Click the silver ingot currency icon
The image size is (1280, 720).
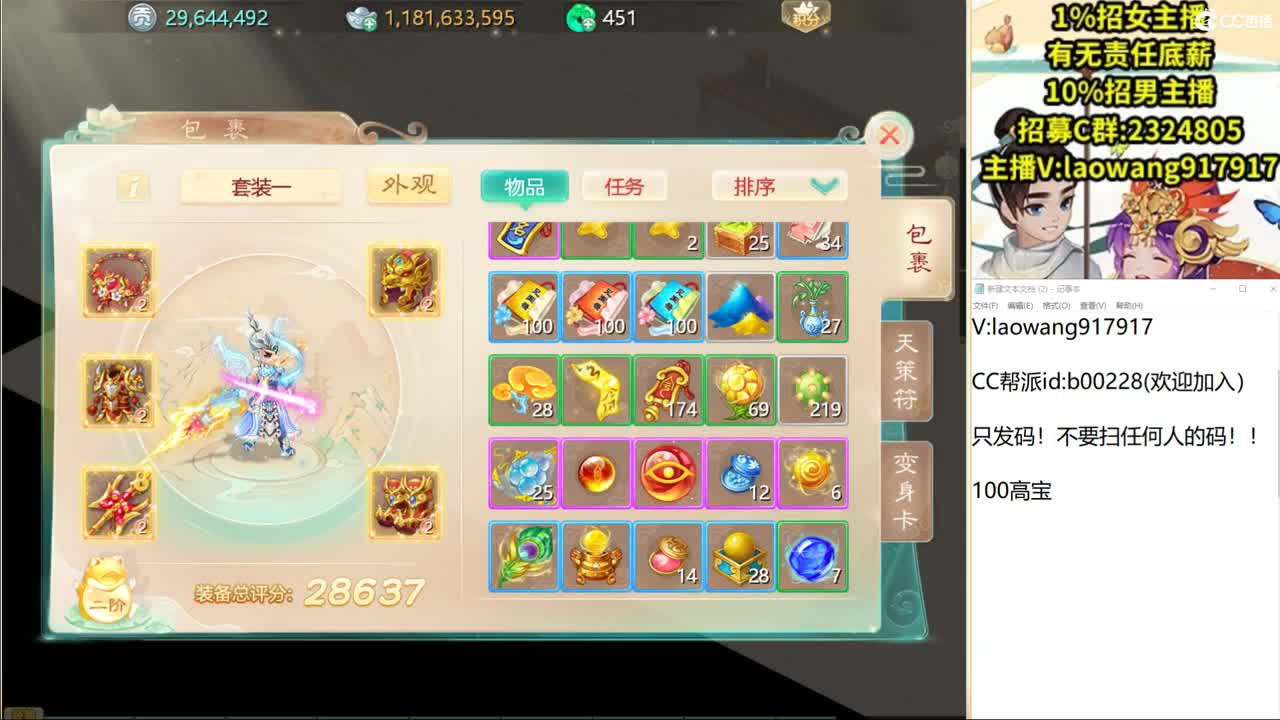363,17
